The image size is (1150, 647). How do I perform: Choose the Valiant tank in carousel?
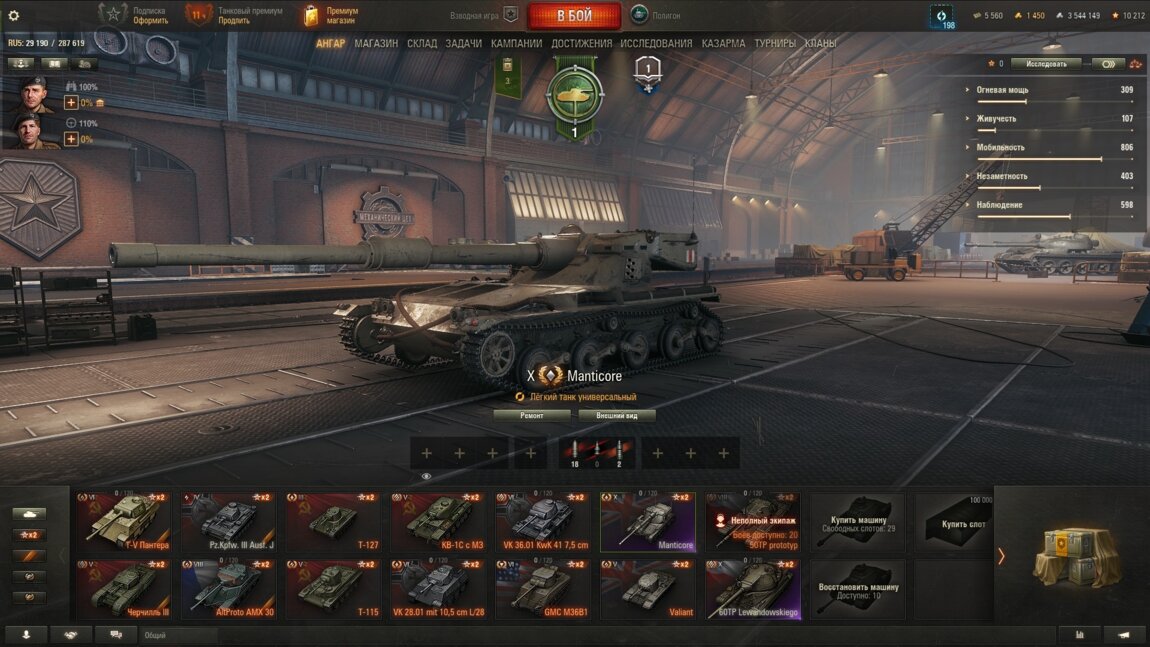point(648,589)
